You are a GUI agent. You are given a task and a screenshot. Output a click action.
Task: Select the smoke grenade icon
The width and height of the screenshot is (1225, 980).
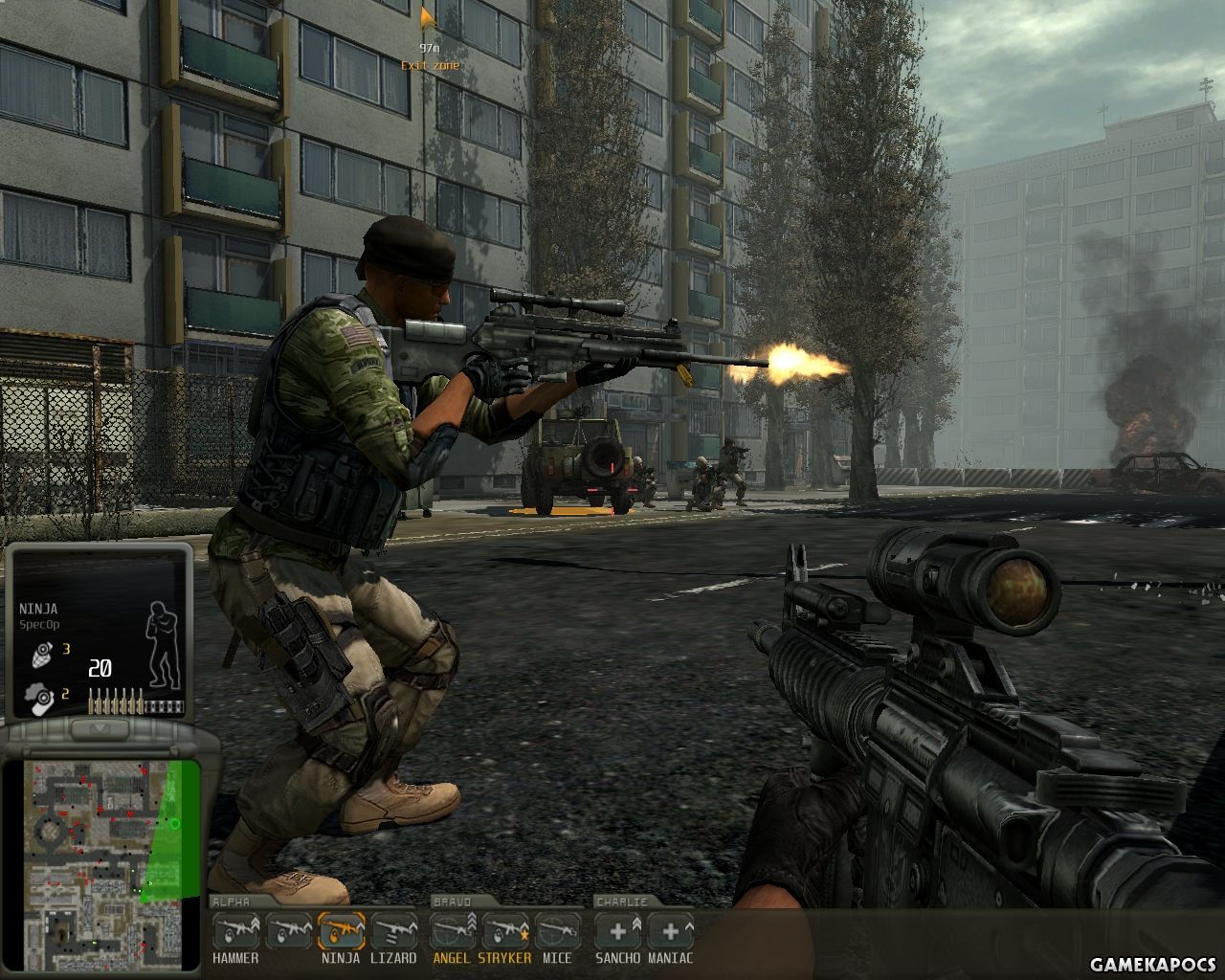coord(40,697)
